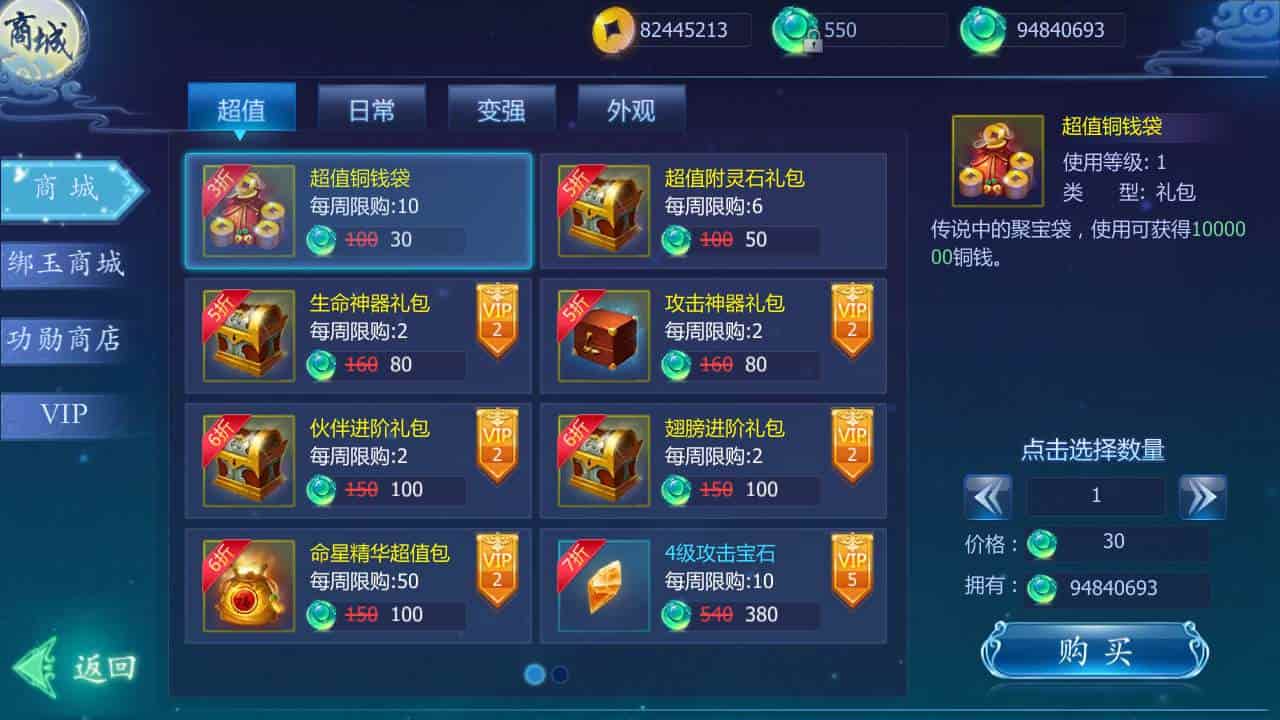Click the left arrow to decrease quantity

pos(989,495)
